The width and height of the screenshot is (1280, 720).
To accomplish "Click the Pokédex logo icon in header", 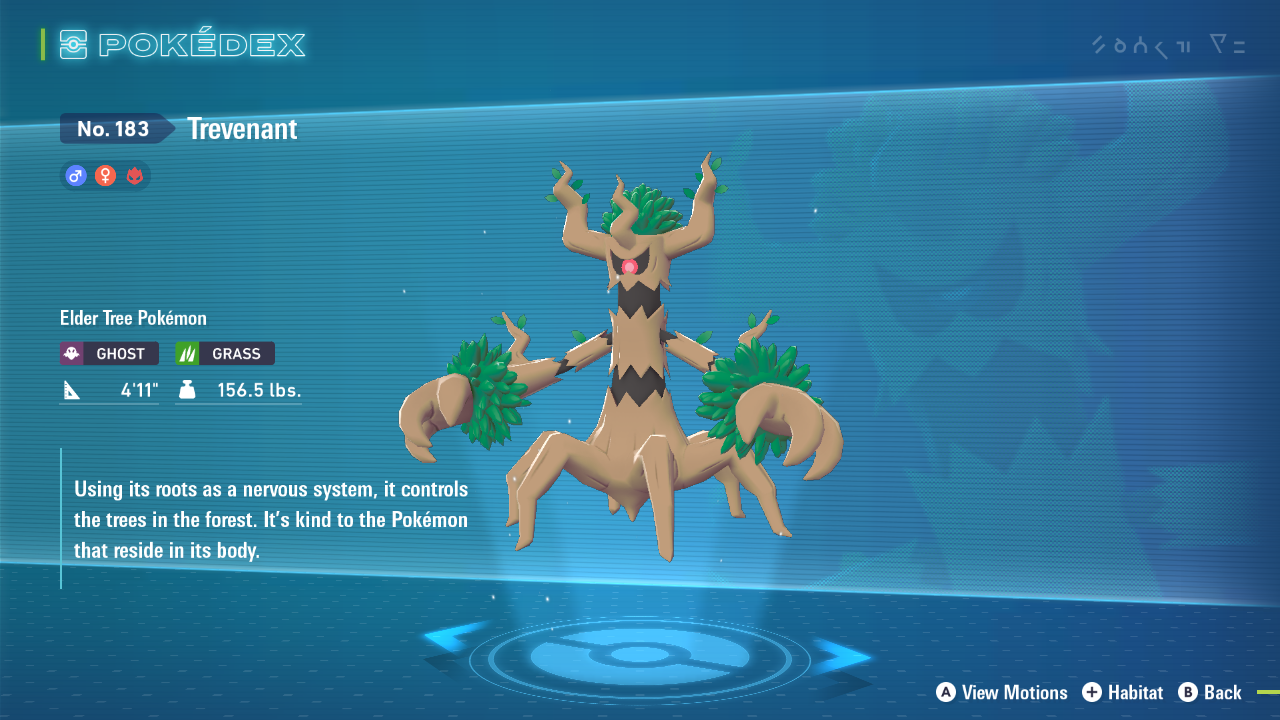I will [71, 44].
